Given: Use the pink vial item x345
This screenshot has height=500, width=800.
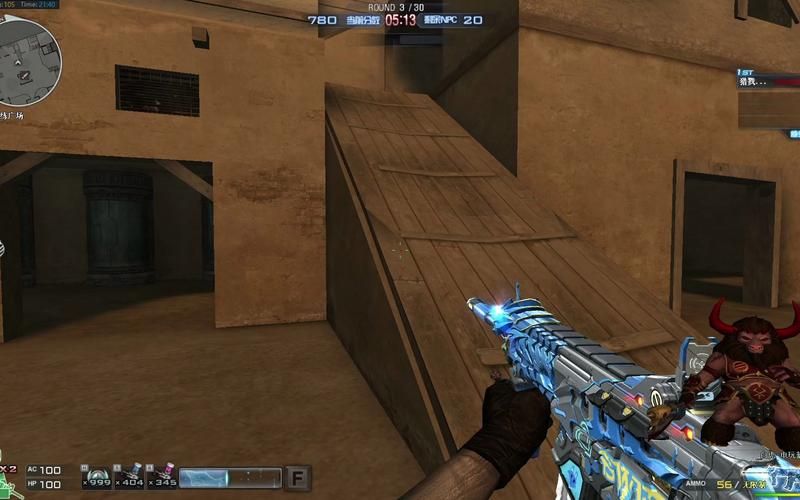Looking at the screenshot, I should click(162, 476).
